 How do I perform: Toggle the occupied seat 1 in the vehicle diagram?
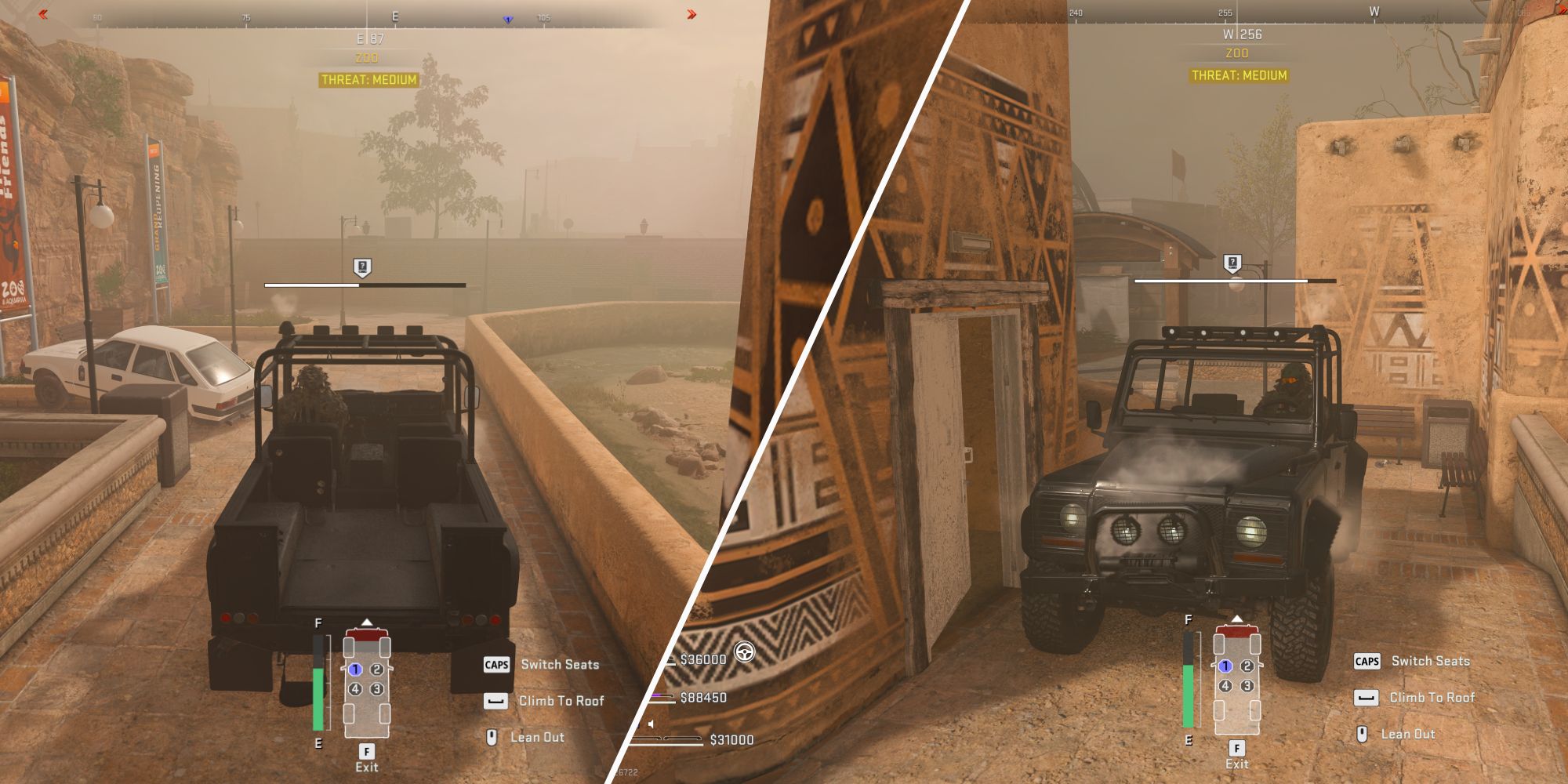click(x=355, y=668)
